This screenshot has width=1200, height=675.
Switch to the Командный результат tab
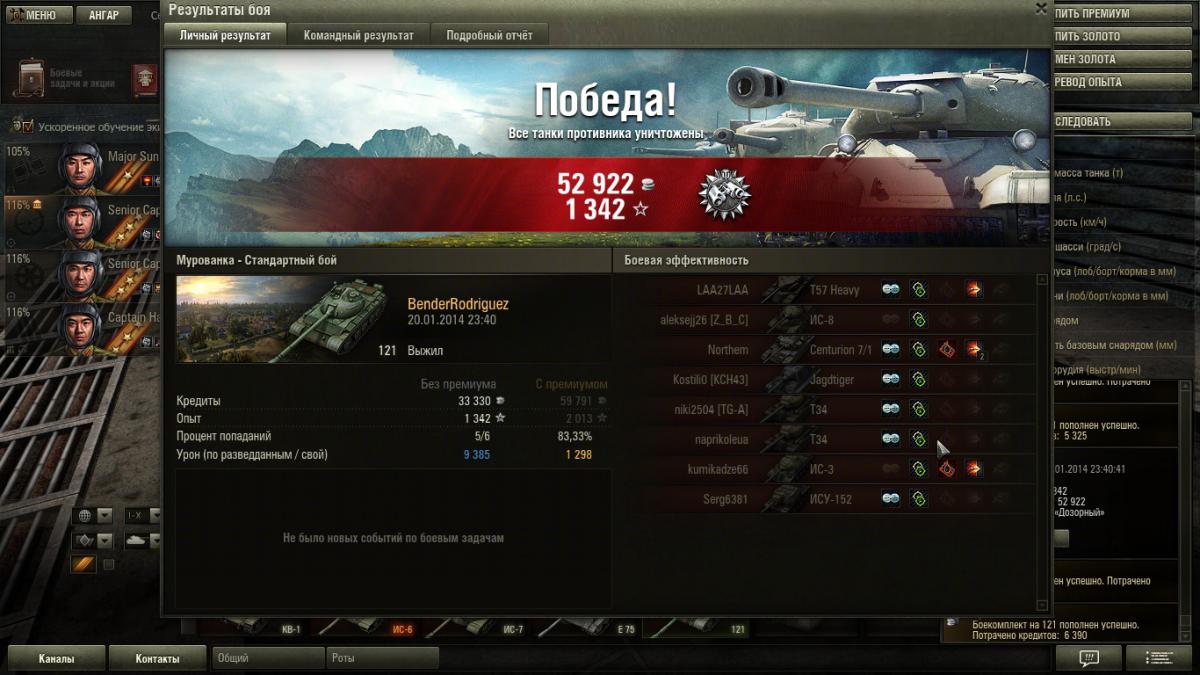358,35
